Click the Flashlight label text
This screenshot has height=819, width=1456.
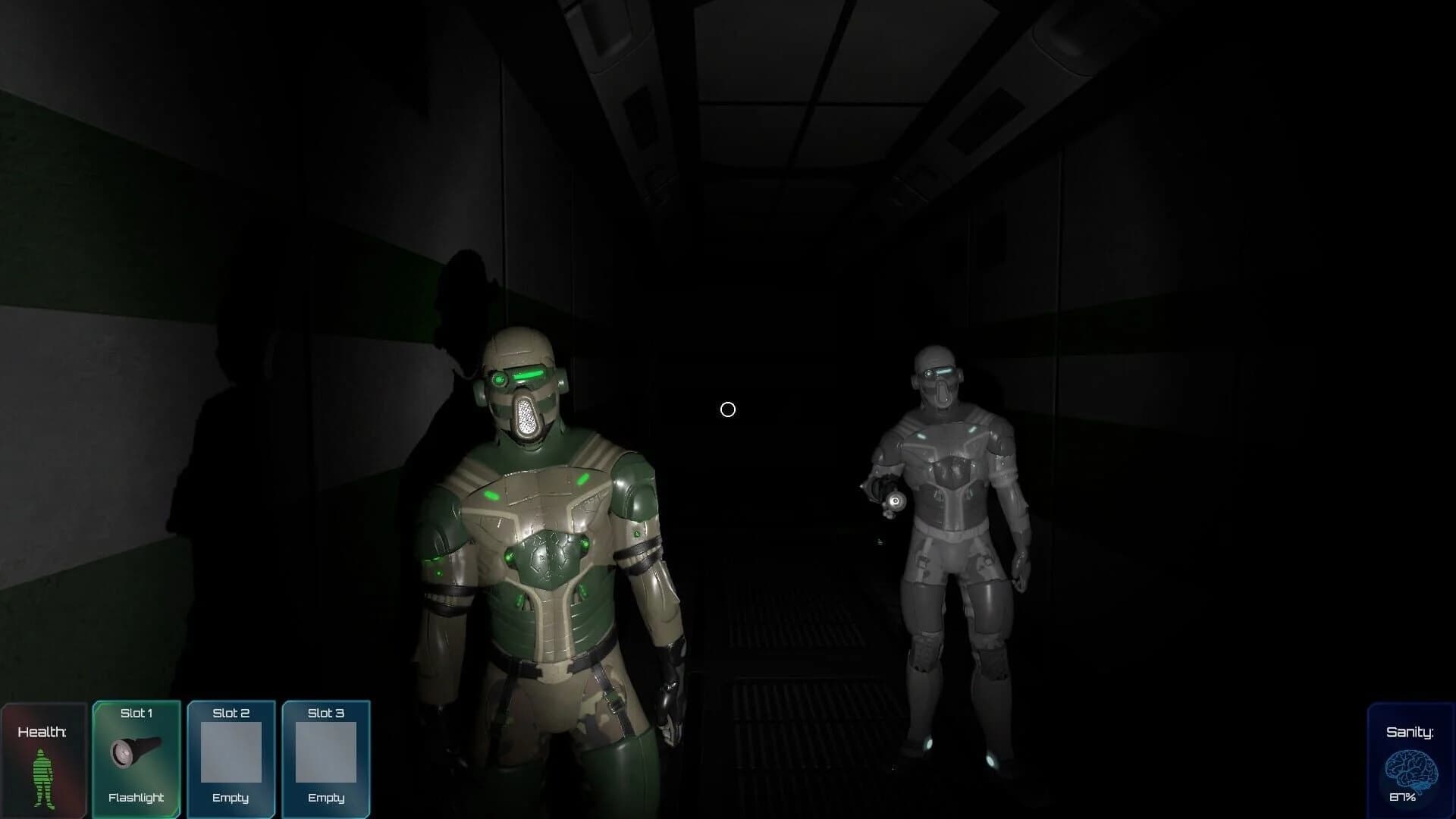135,798
